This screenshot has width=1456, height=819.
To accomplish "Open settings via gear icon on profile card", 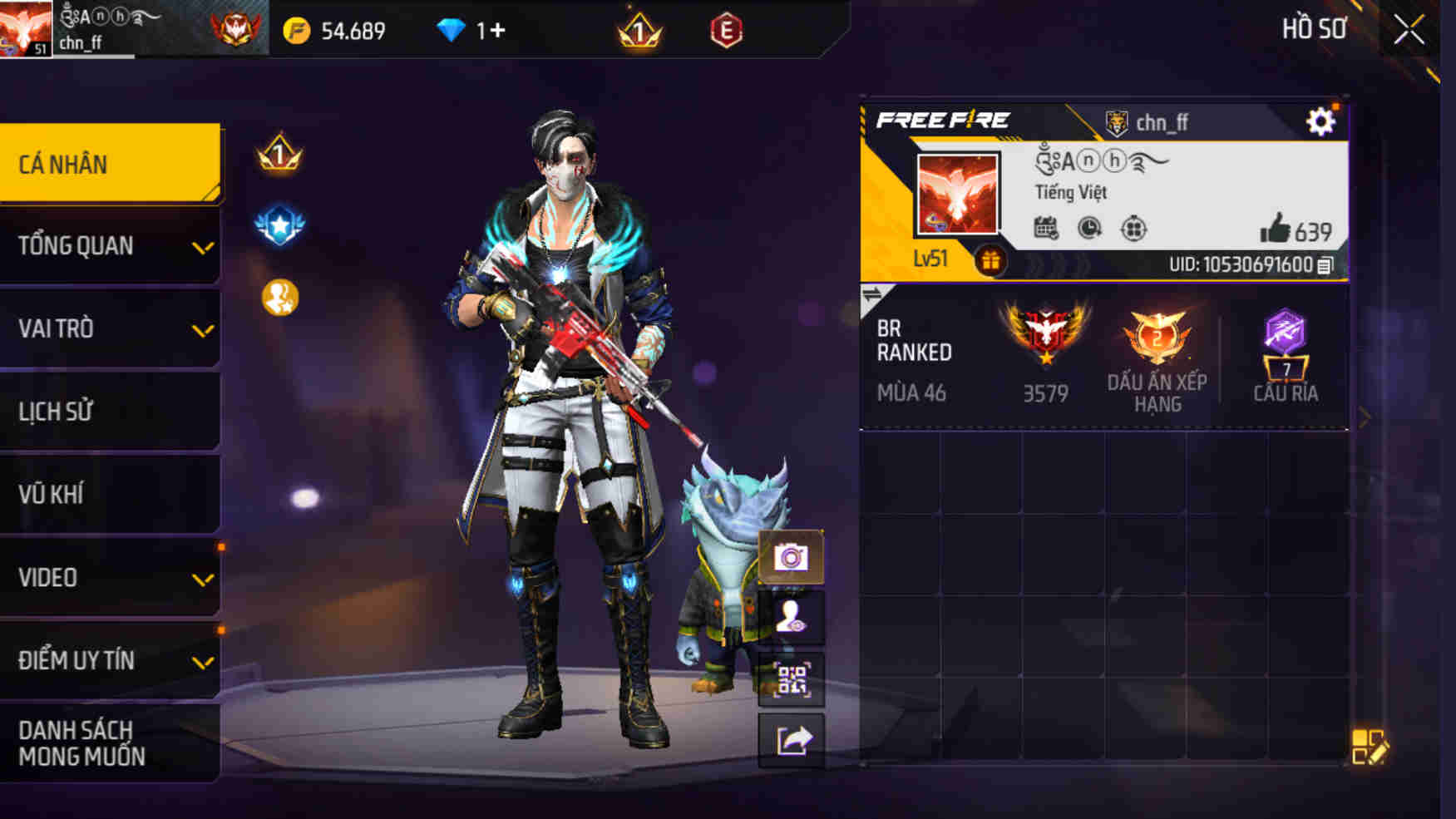I will 1320,122.
